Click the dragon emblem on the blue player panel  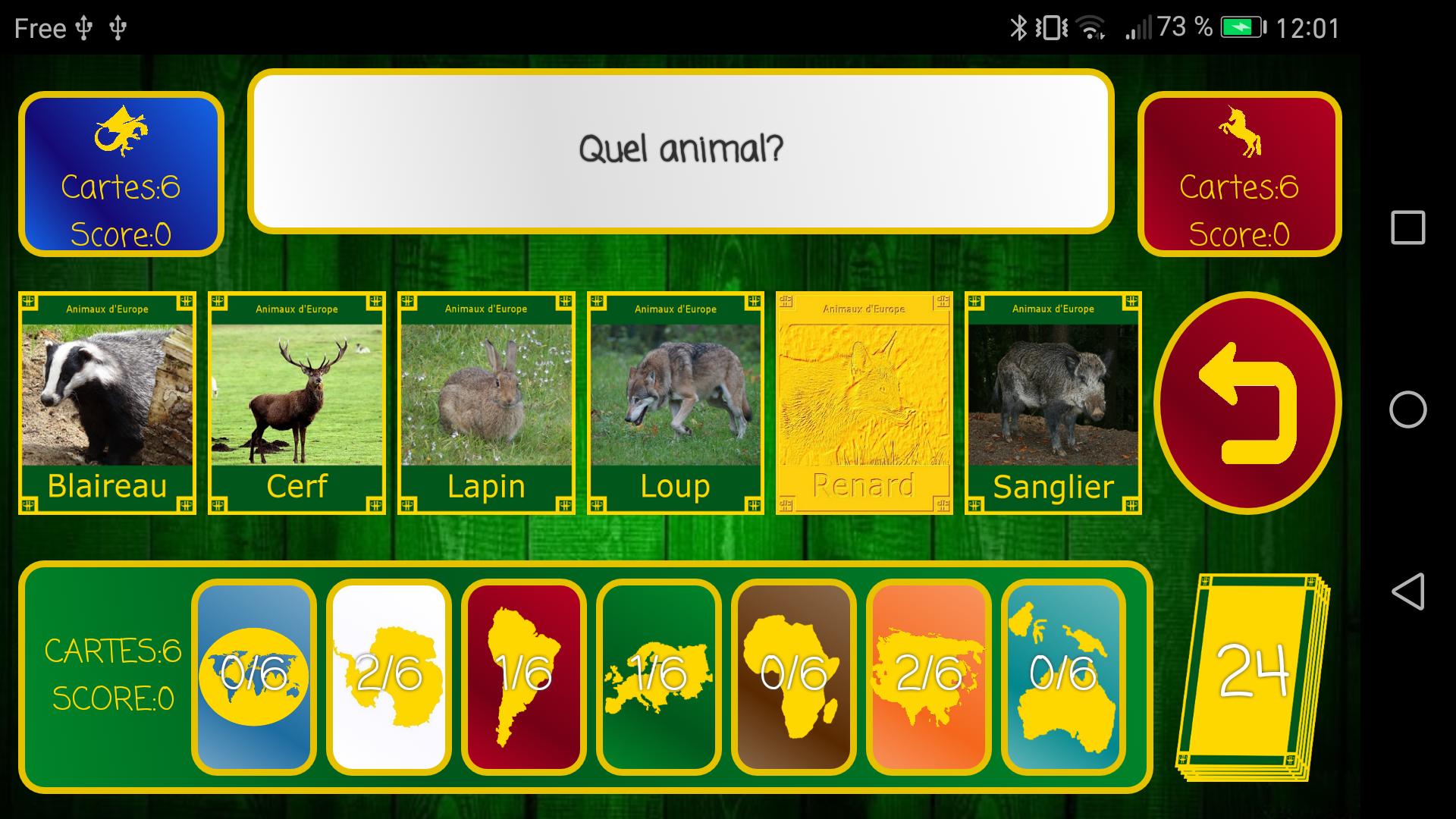pyautogui.click(x=120, y=130)
